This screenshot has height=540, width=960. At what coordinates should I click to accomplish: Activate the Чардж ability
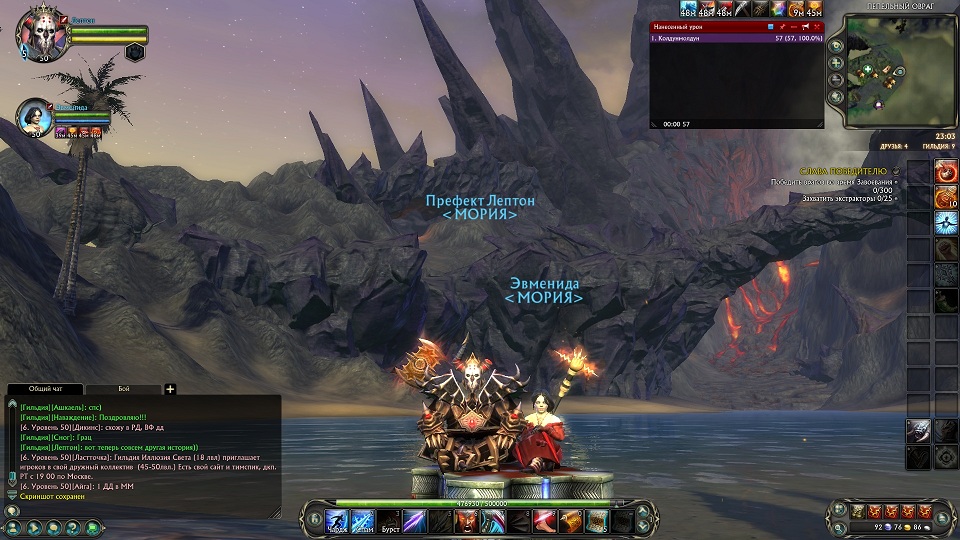coord(337,520)
